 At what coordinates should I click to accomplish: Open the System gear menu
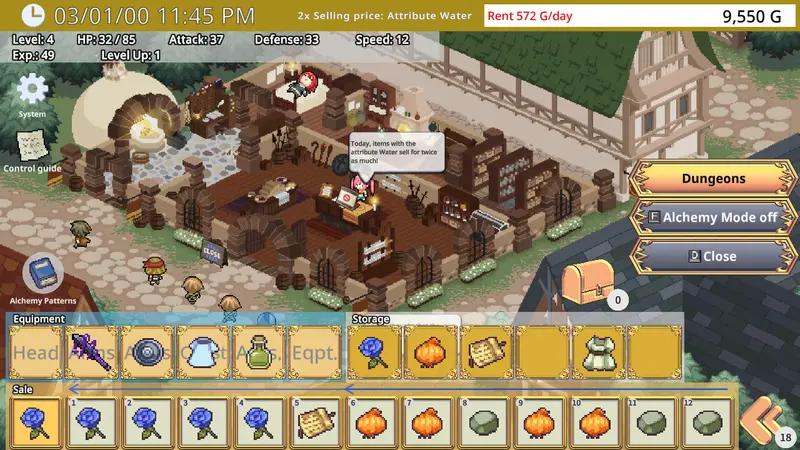click(x=32, y=90)
